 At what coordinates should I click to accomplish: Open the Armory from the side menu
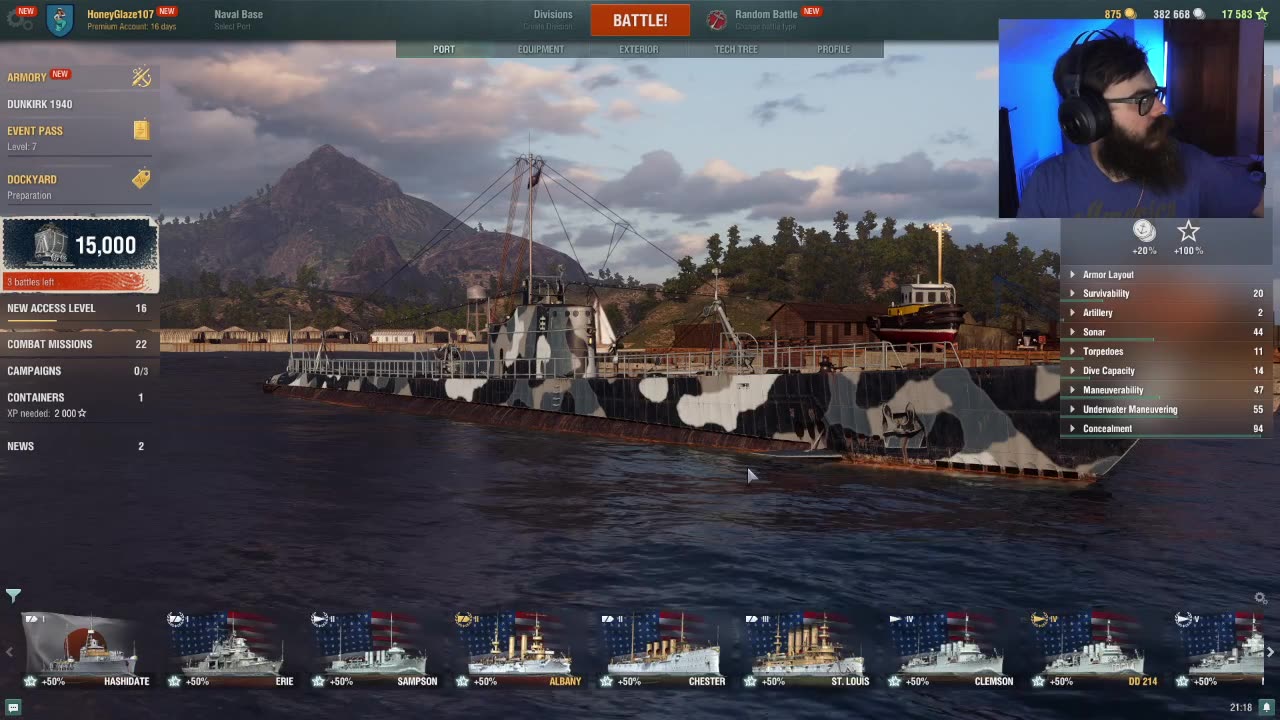(28, 77)
